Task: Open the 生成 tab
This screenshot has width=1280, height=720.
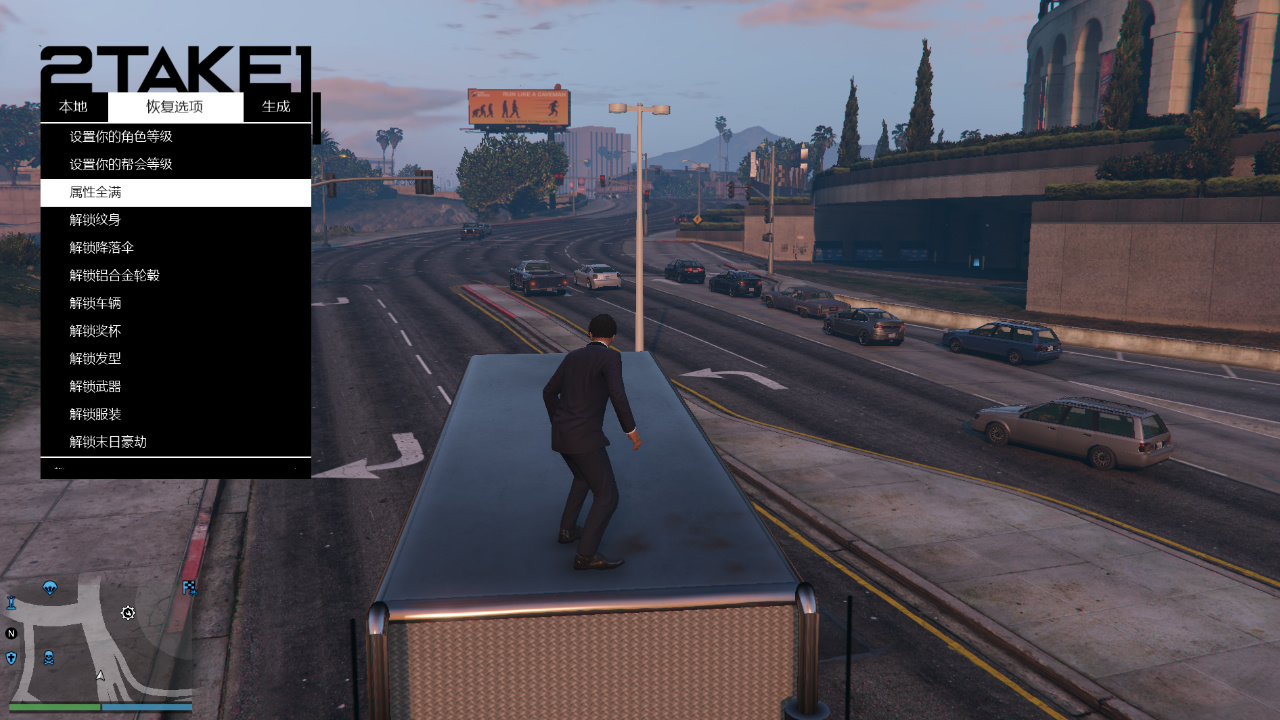Action: pyautogui.click(x=276, y=107)
